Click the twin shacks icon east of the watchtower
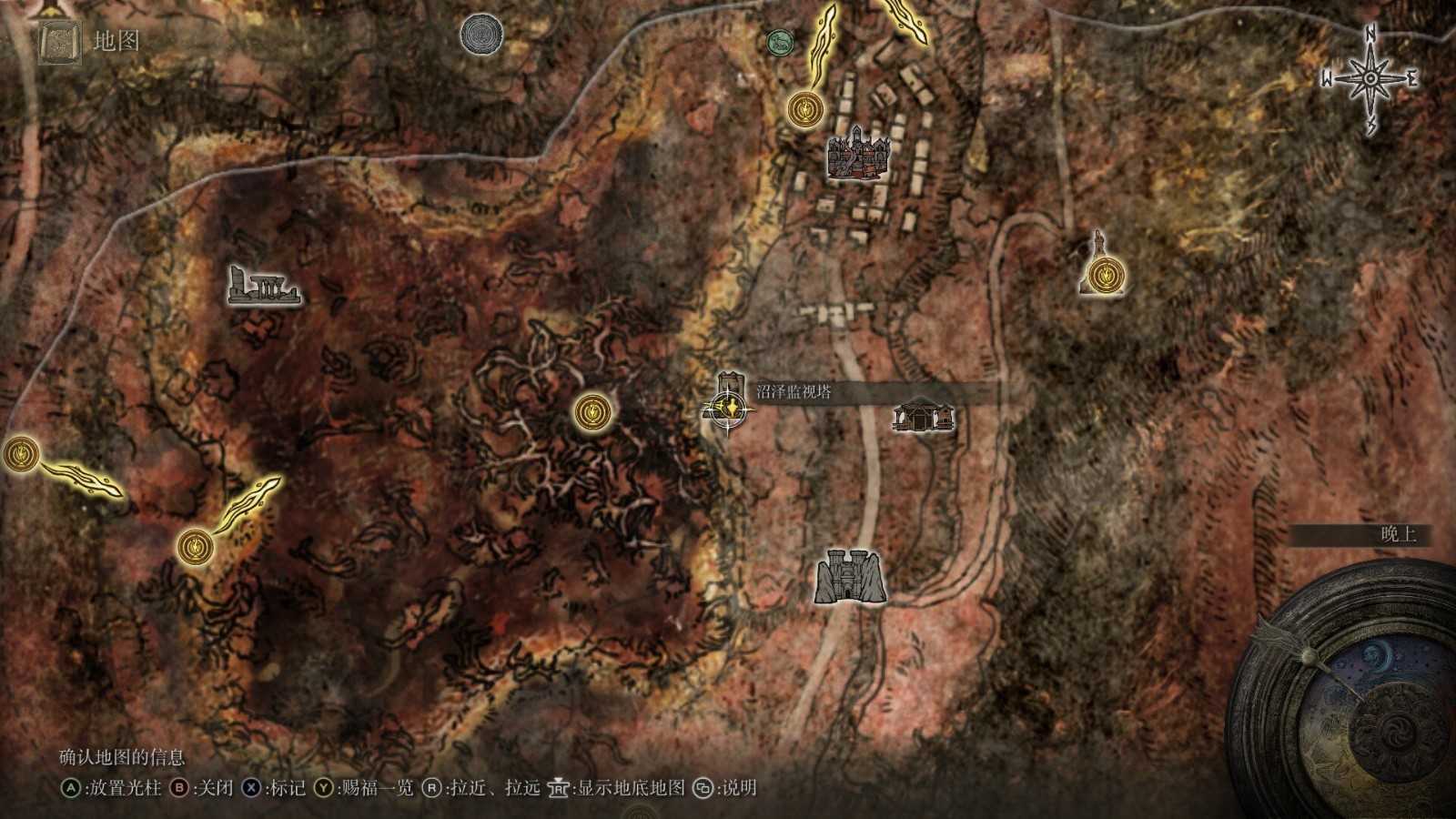The width and height of the screenshot is (1456, 819). click(x=923, y=419)
